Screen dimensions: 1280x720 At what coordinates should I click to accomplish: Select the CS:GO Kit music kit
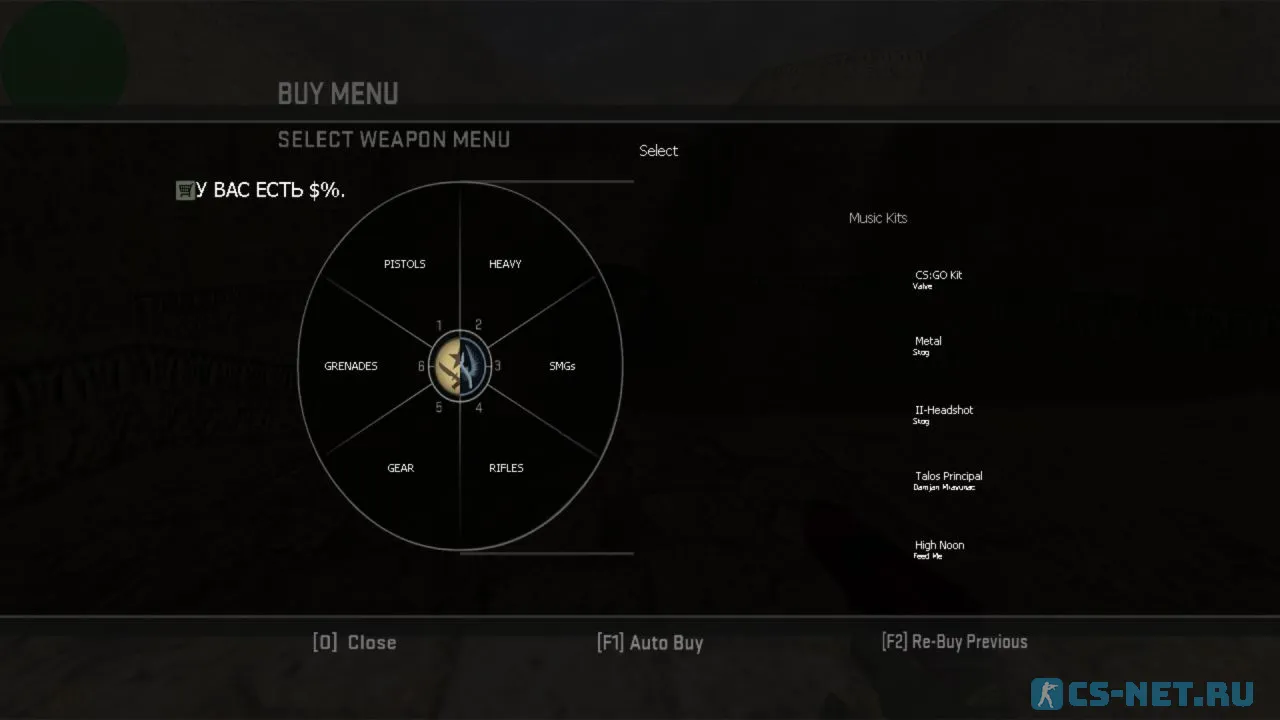[938, 276]
